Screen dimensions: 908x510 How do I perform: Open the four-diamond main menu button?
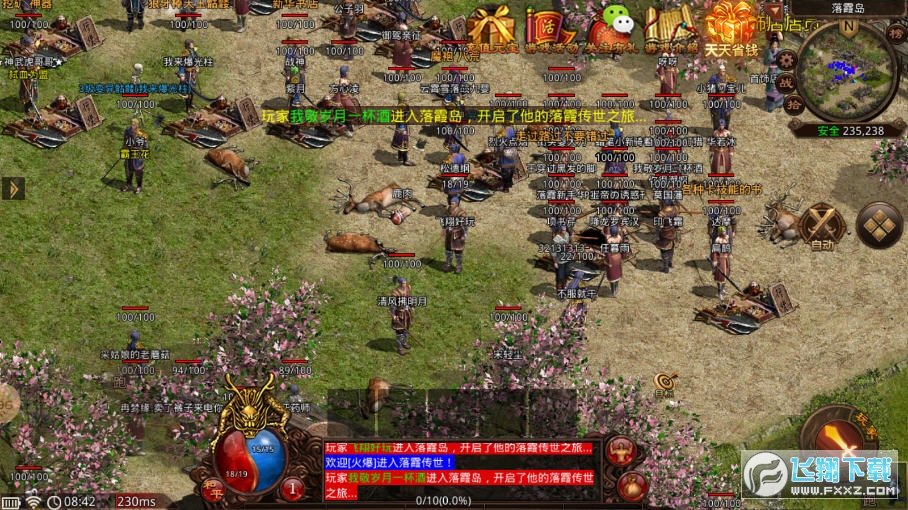[880, 225]
